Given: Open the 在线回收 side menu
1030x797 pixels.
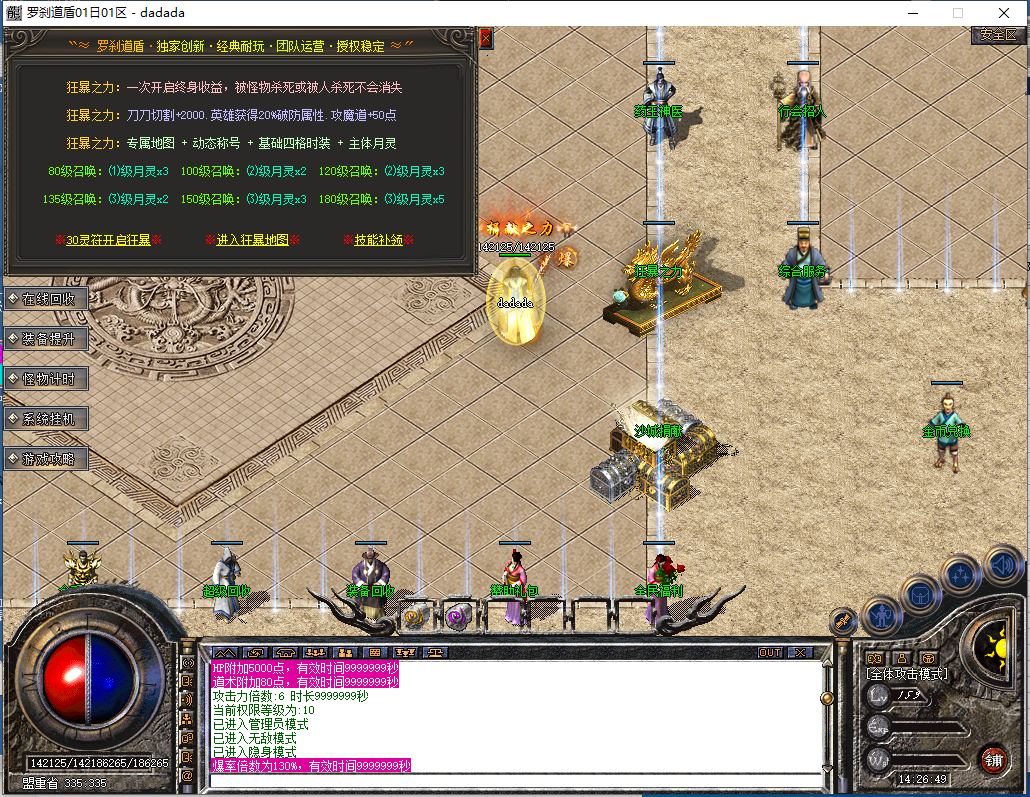Looking at the screenshot, I should (x=47, y=298).
